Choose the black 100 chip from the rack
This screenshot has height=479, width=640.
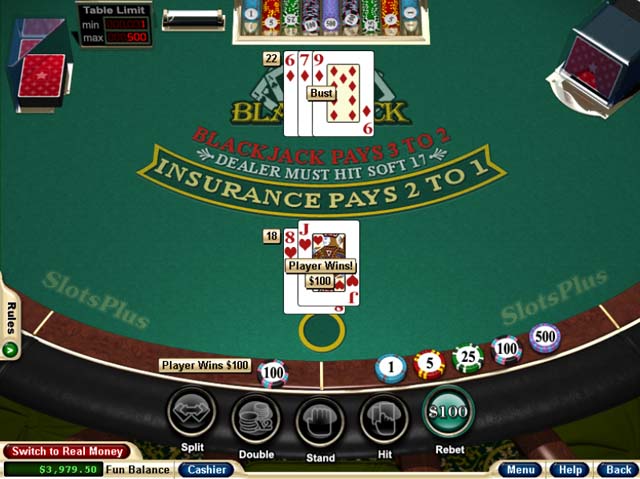point(506,349)
